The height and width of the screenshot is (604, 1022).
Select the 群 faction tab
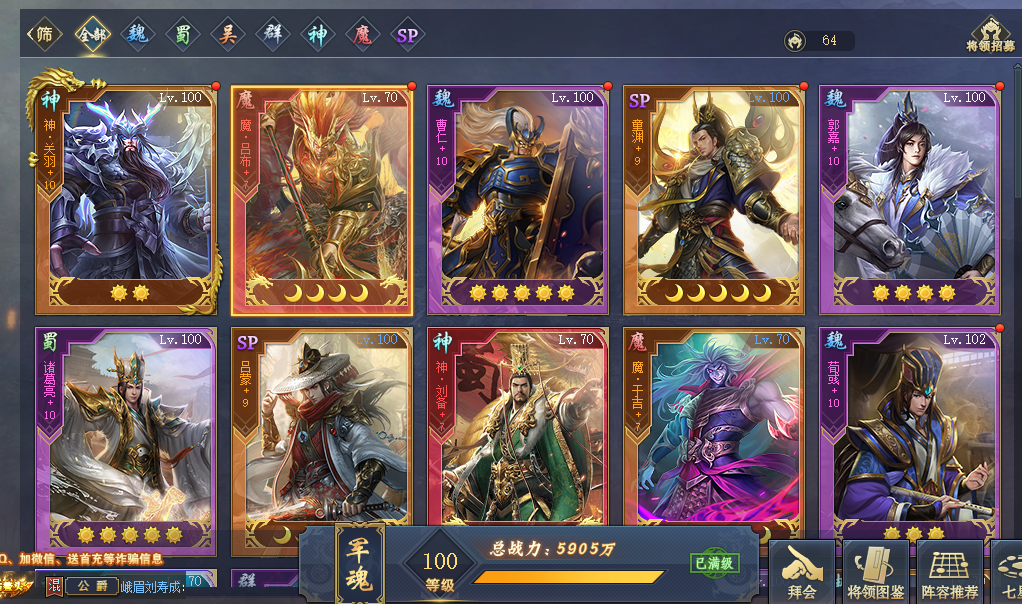[272, 35]
